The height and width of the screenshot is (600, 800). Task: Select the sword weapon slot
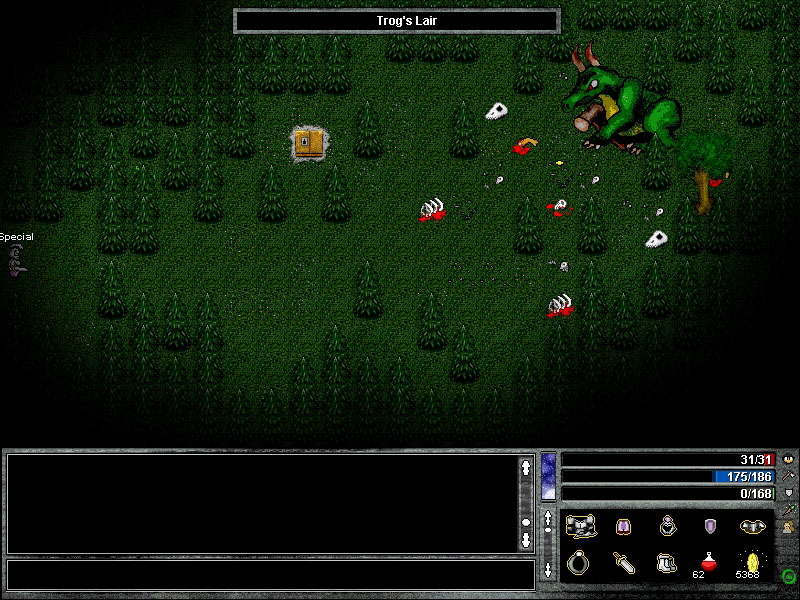[x=623, y=562]
